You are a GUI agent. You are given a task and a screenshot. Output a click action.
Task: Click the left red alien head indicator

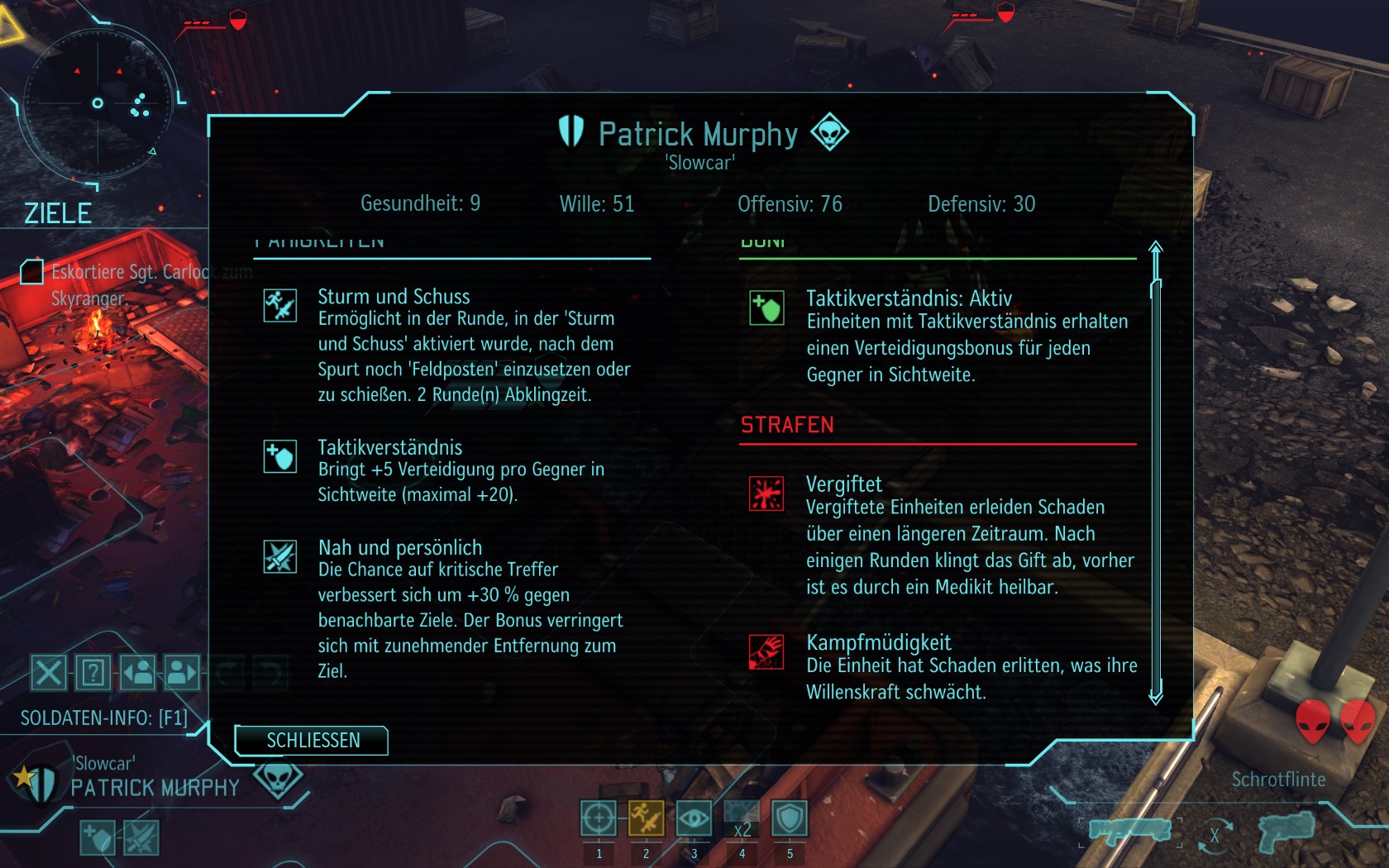pos(1312,721)
